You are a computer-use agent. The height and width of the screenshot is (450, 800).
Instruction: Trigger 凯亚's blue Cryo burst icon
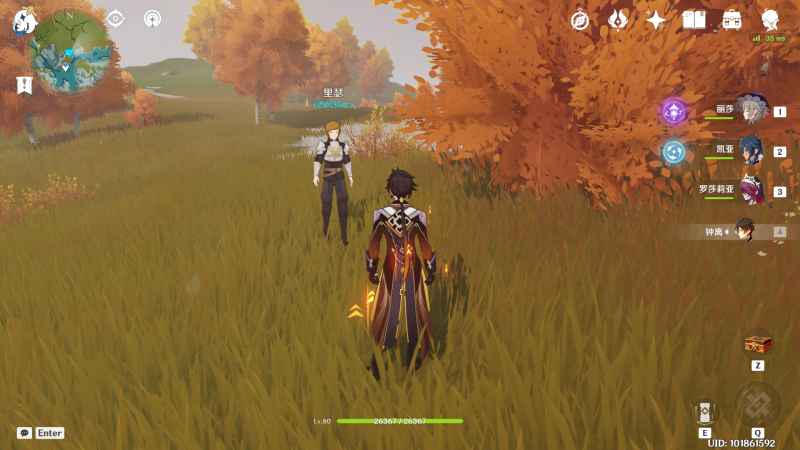pos(674,151)
